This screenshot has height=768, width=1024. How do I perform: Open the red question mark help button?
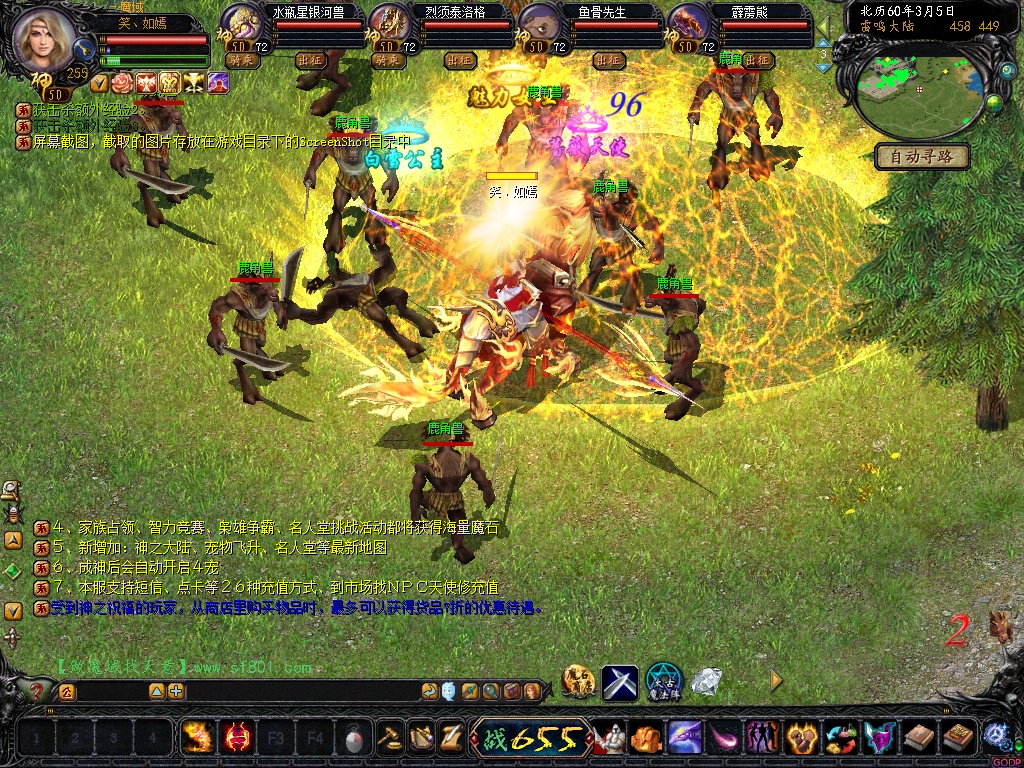tap(39, 691)
